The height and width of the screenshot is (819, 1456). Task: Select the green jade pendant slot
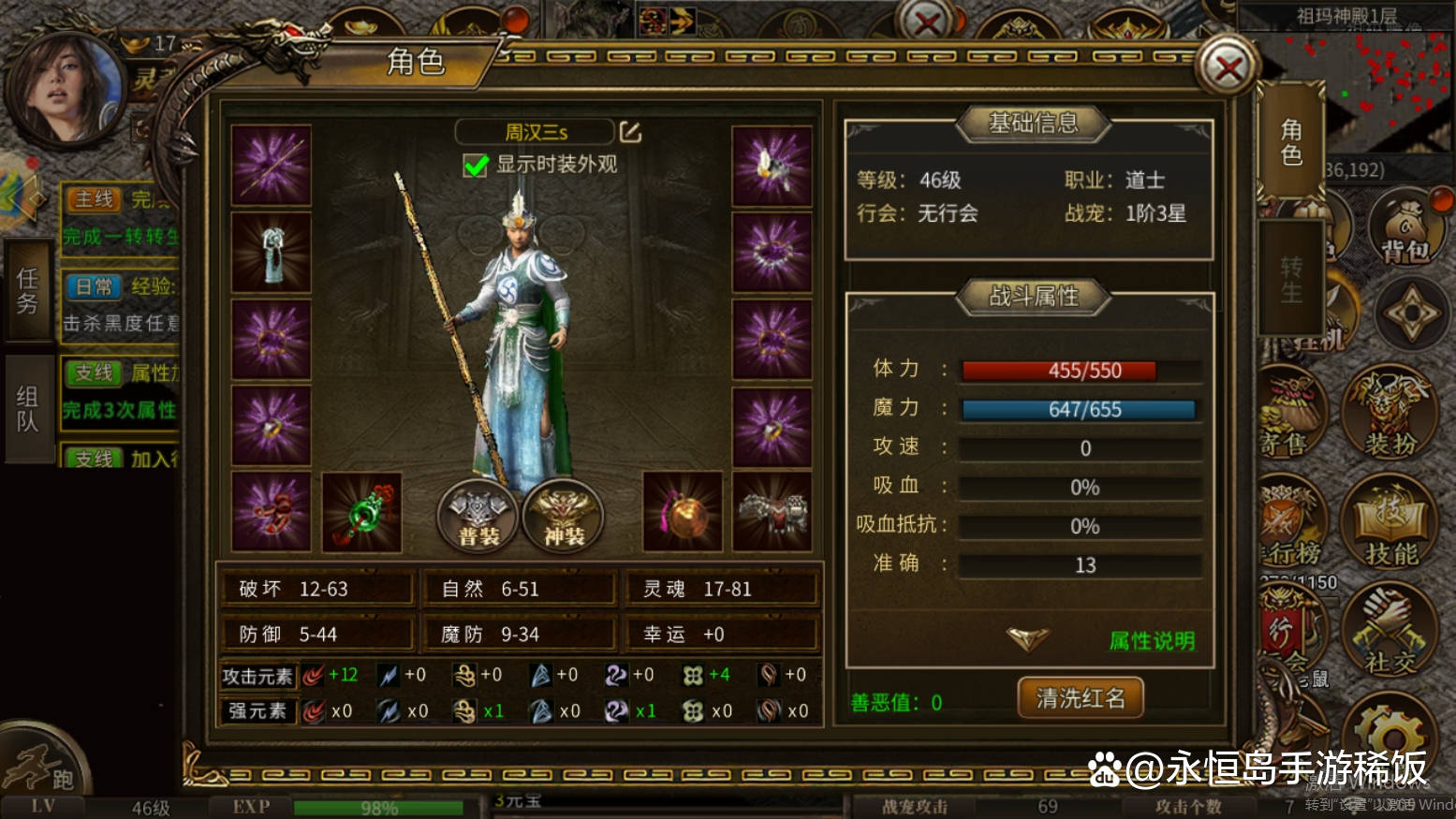361,512
